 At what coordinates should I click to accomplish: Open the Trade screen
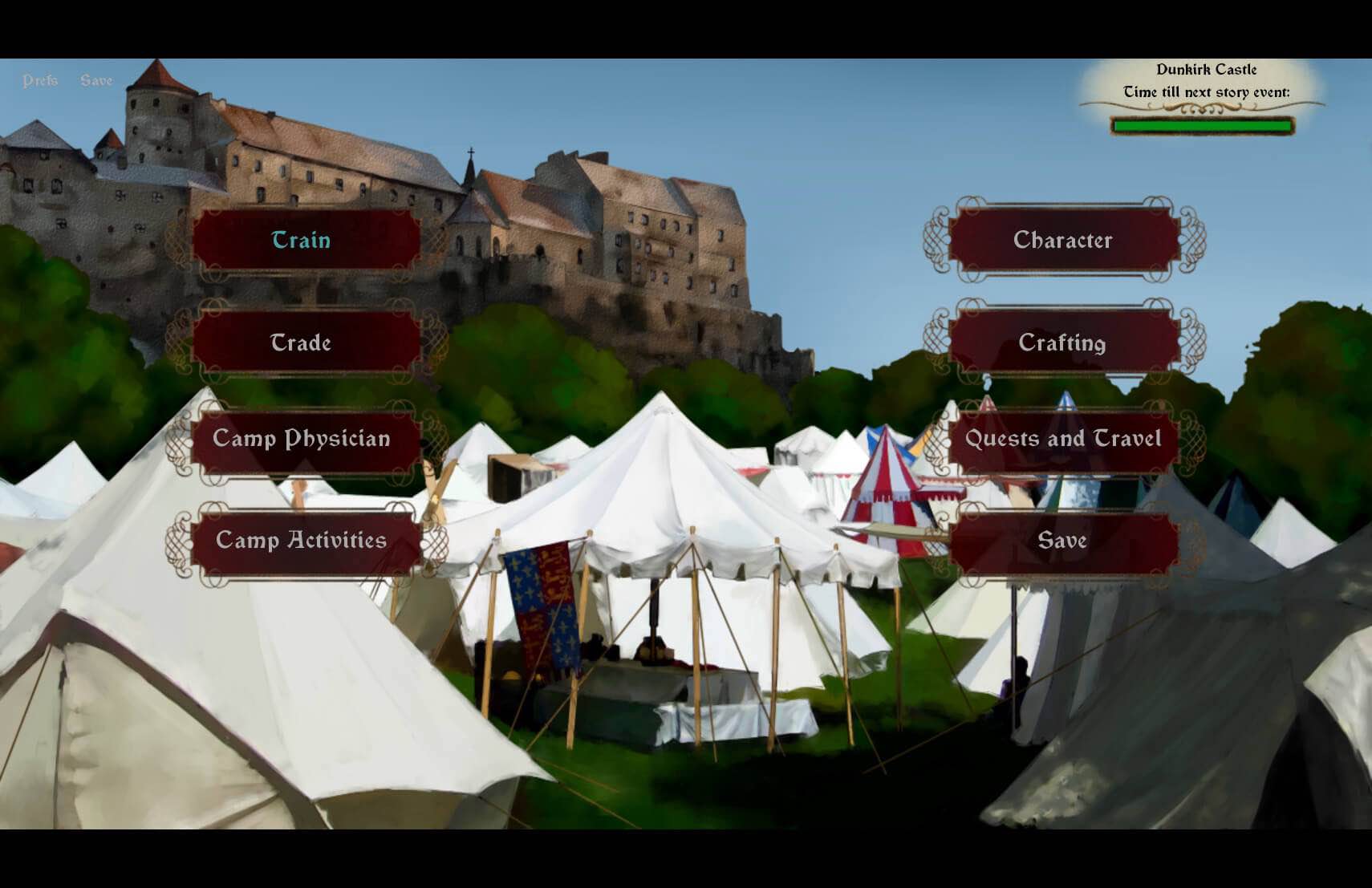click(303, 343)
